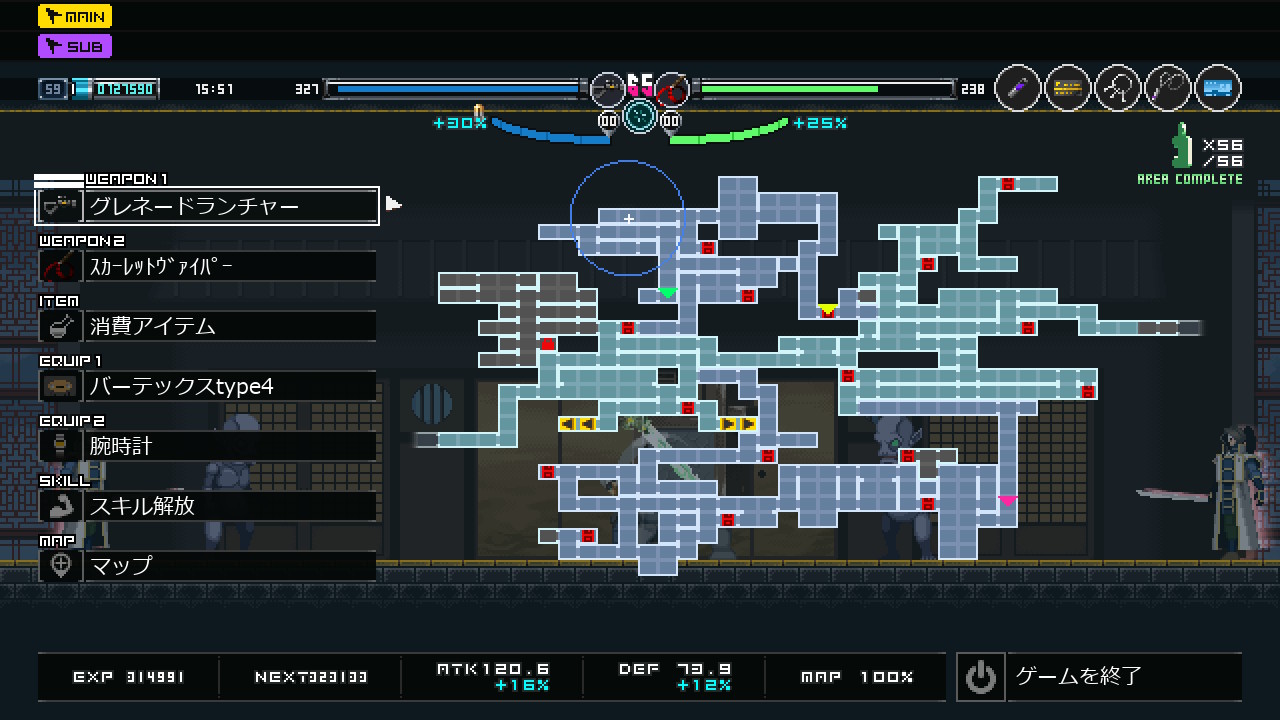Click the blue circle cursor on map
1280x720 pixels.
(628, 217)
